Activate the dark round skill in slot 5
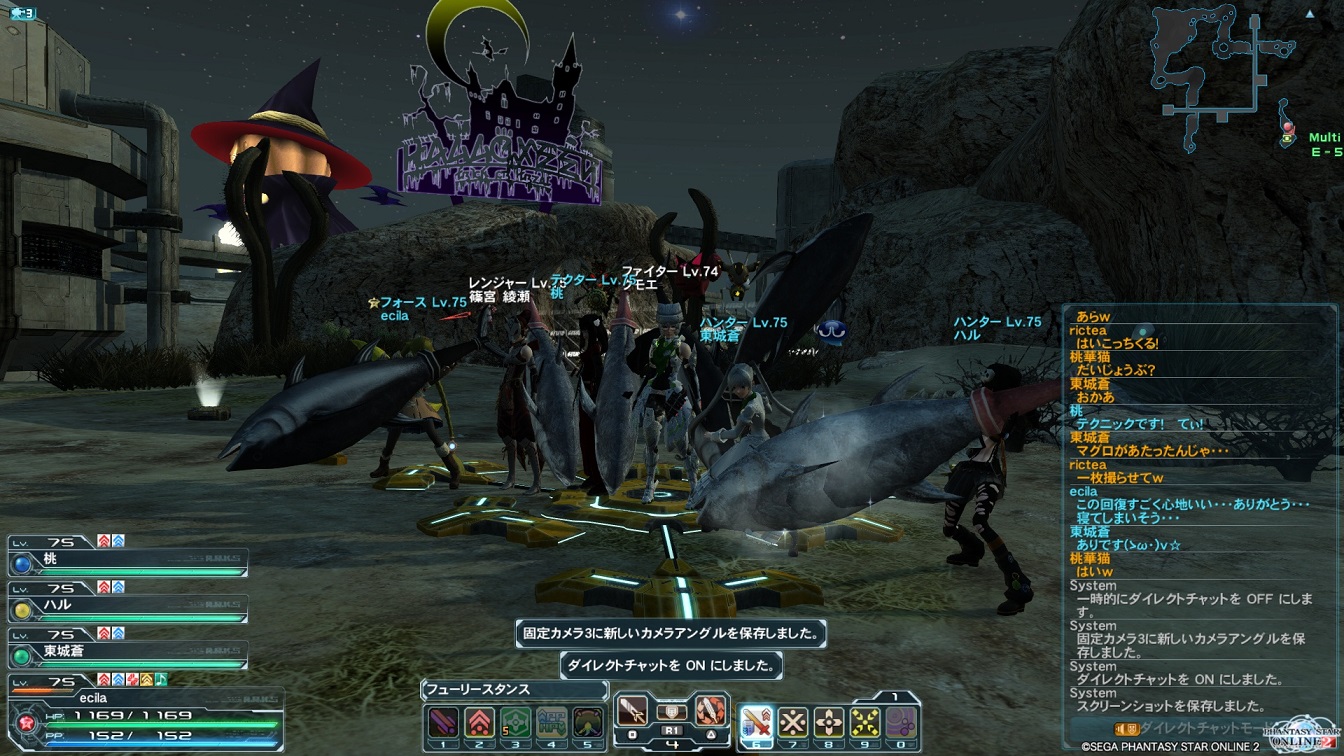 (587, 721)
